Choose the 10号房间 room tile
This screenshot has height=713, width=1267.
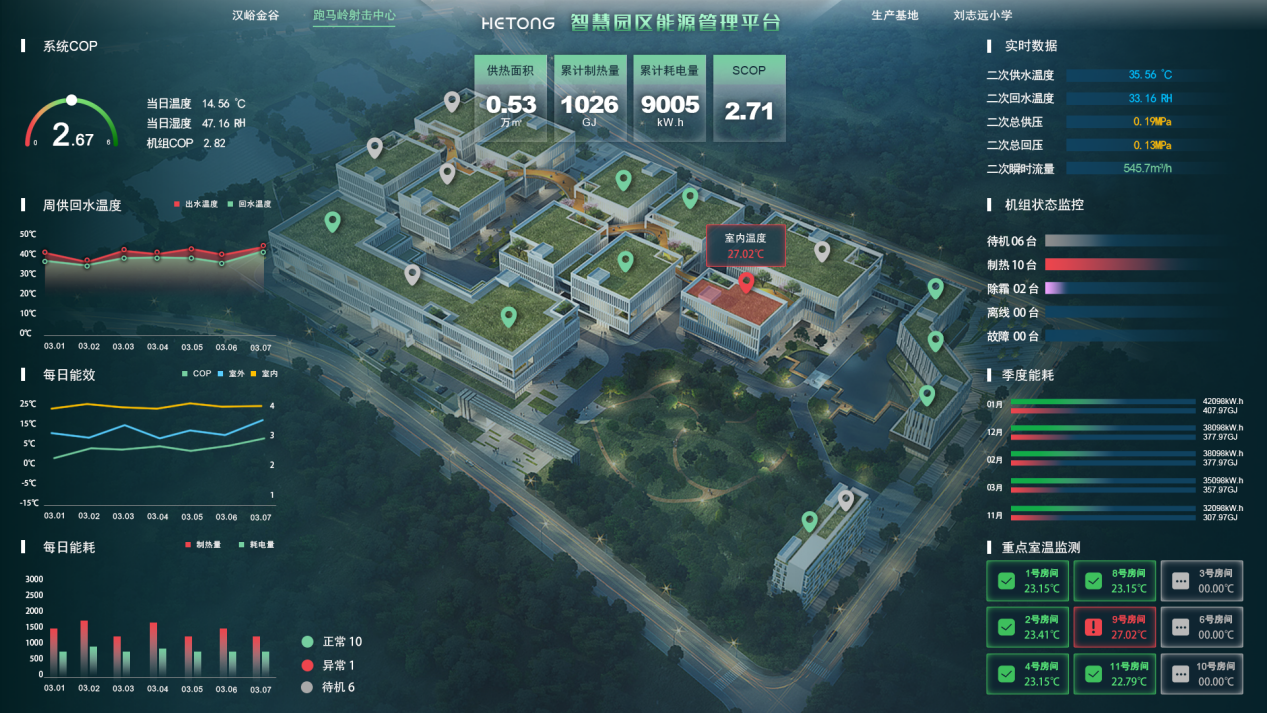pyautogui.click(x=1201, y=674)
